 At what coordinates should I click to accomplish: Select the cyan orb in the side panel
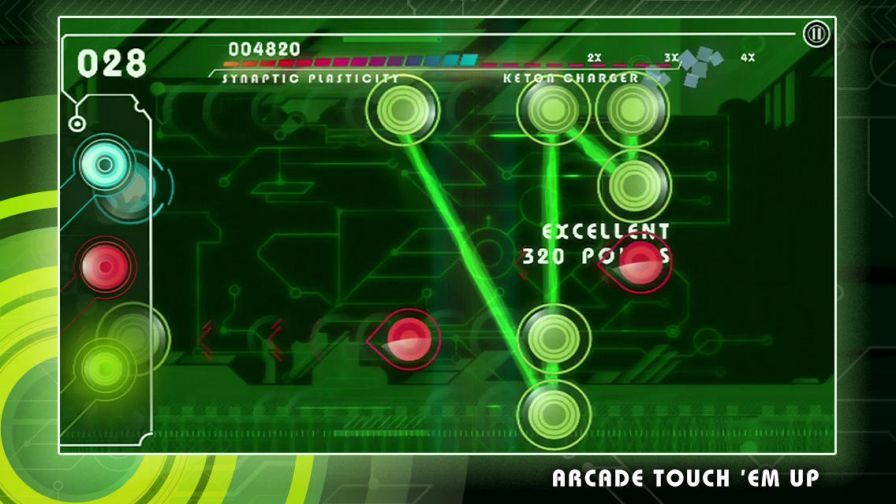pyautogui.click(x=102, y=161)
